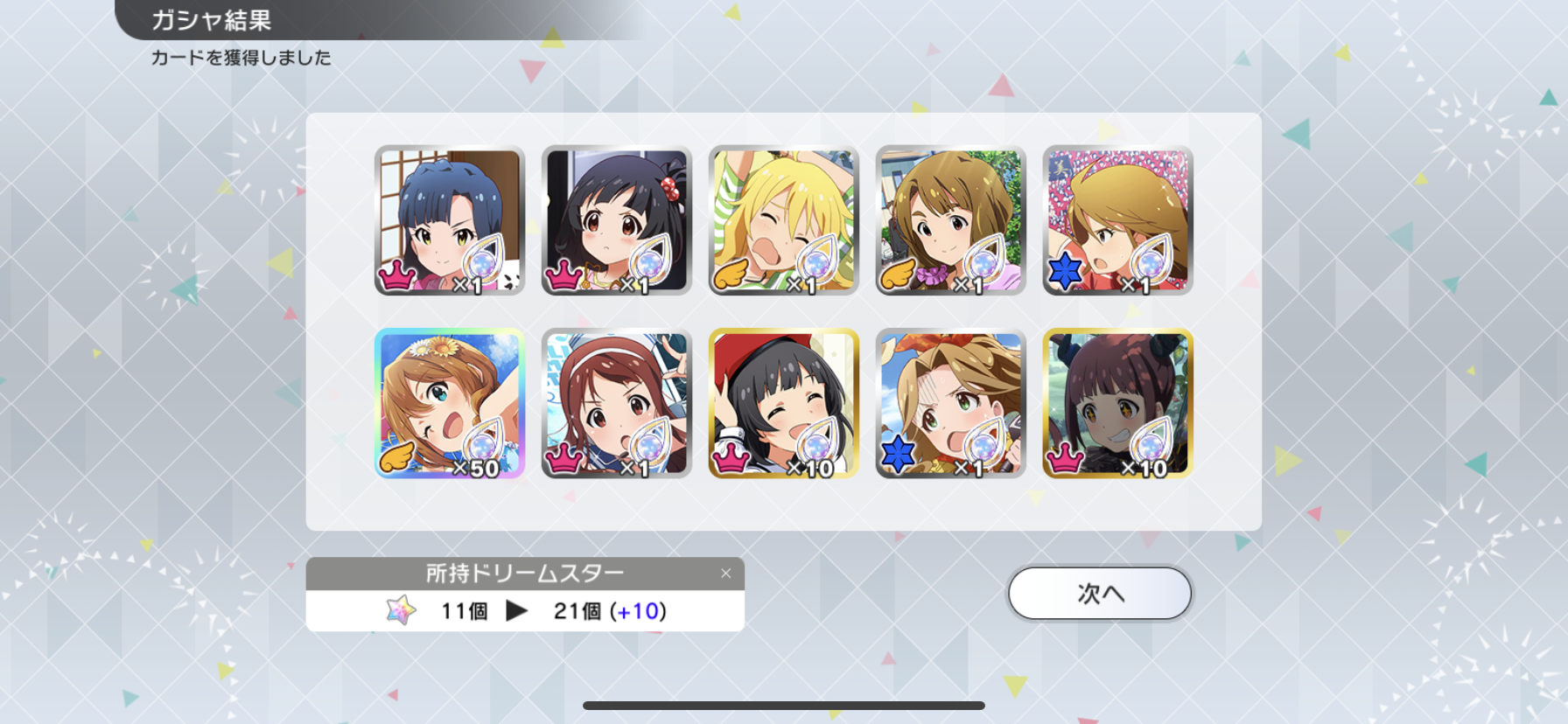Image resolution: width=1568 pixels, height=724 pixels.
Task: Open the brown-haired girl outdoors card
Action: (x=951, y=220)
